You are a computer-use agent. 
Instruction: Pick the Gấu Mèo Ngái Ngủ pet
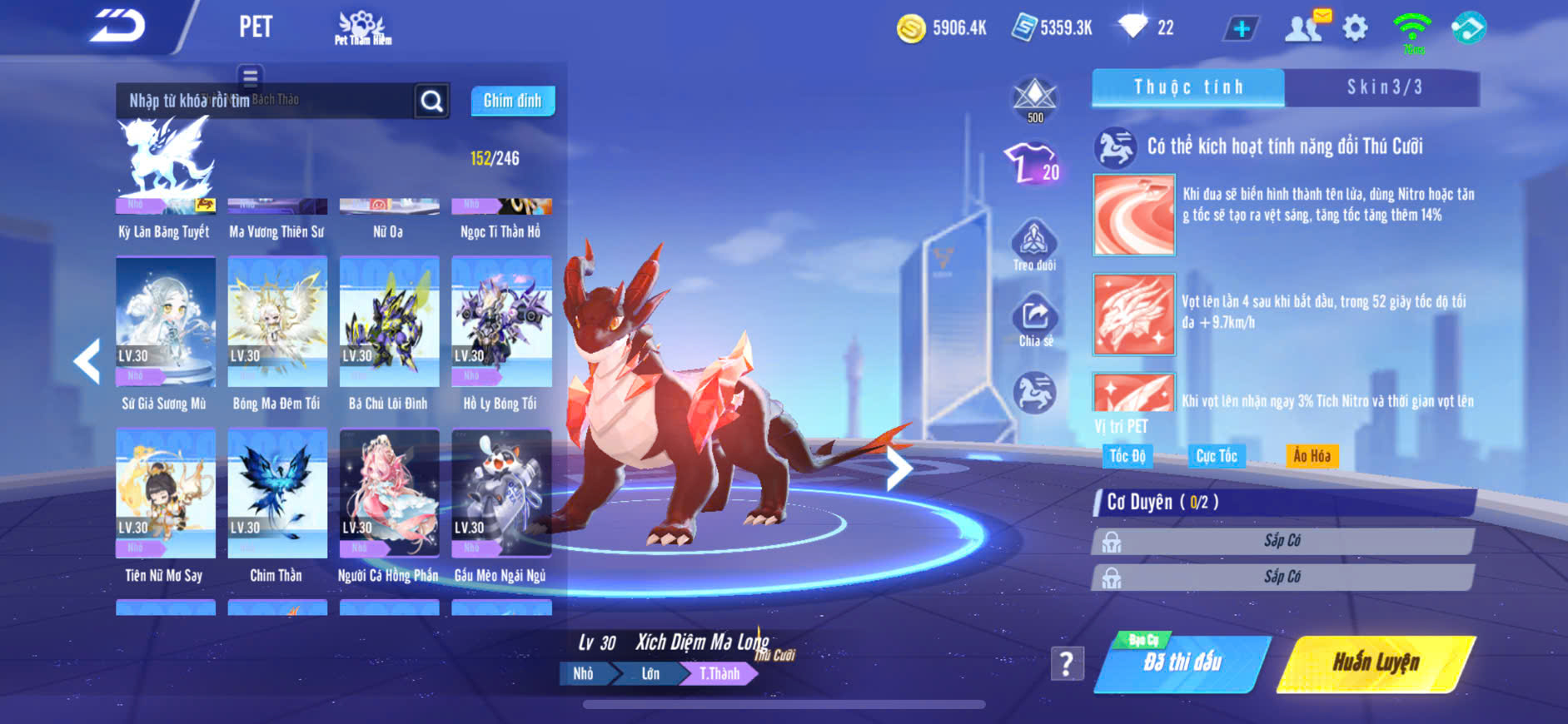point(501,493)
